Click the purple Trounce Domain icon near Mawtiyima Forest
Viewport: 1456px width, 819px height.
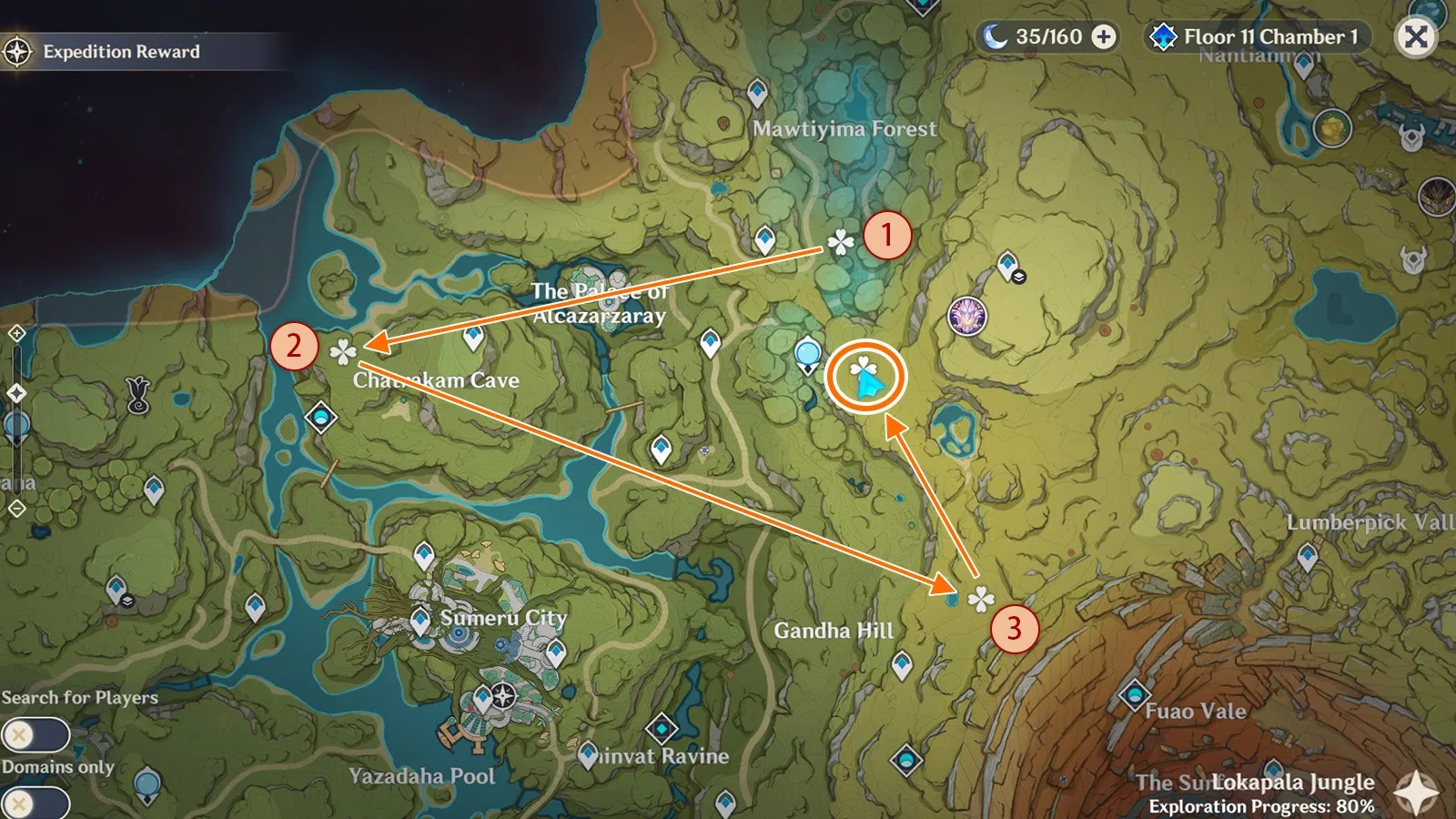click(967, 314)
